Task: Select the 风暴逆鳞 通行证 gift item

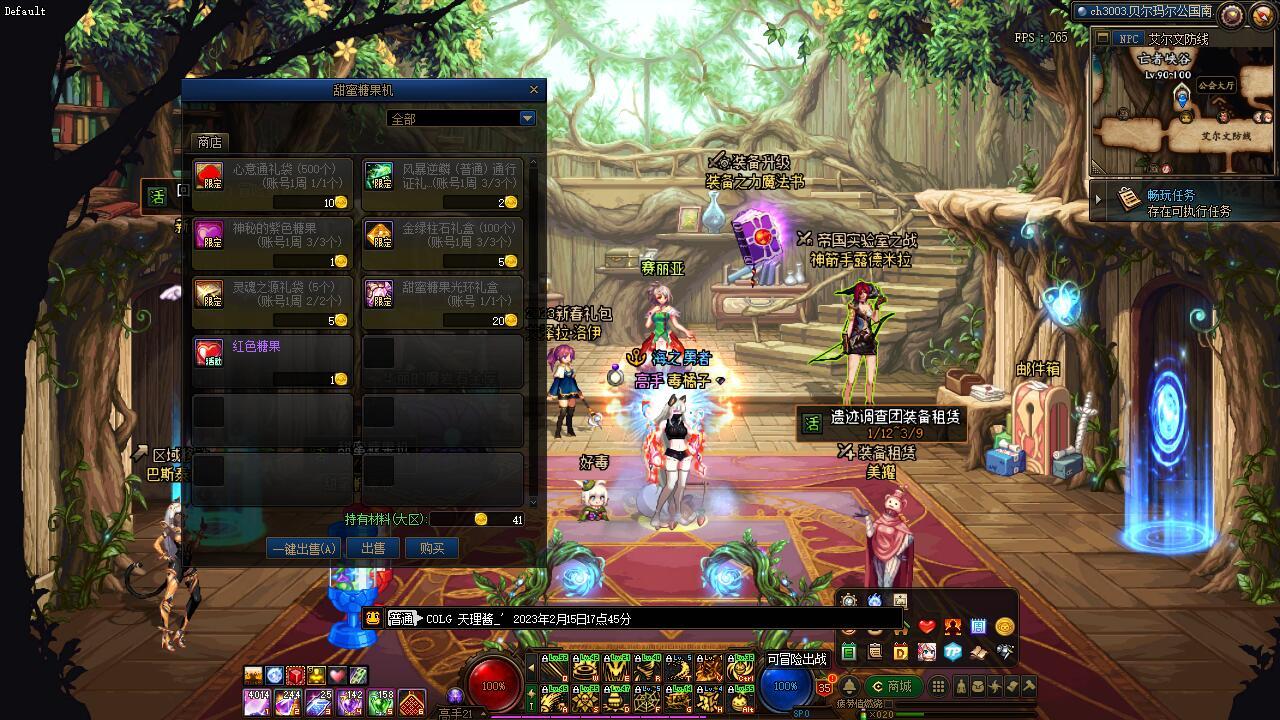Action: tap(442, 185)
